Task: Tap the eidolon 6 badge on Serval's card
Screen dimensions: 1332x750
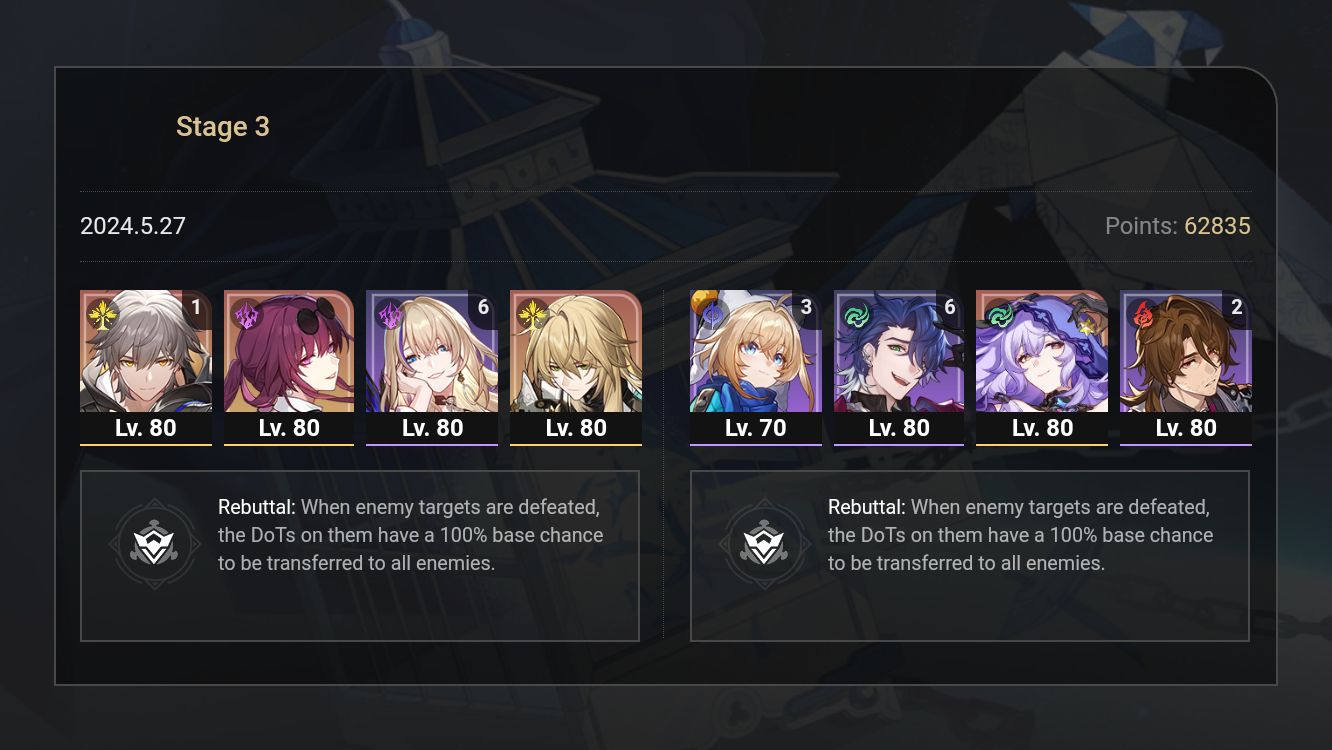Action: (483, 308)
